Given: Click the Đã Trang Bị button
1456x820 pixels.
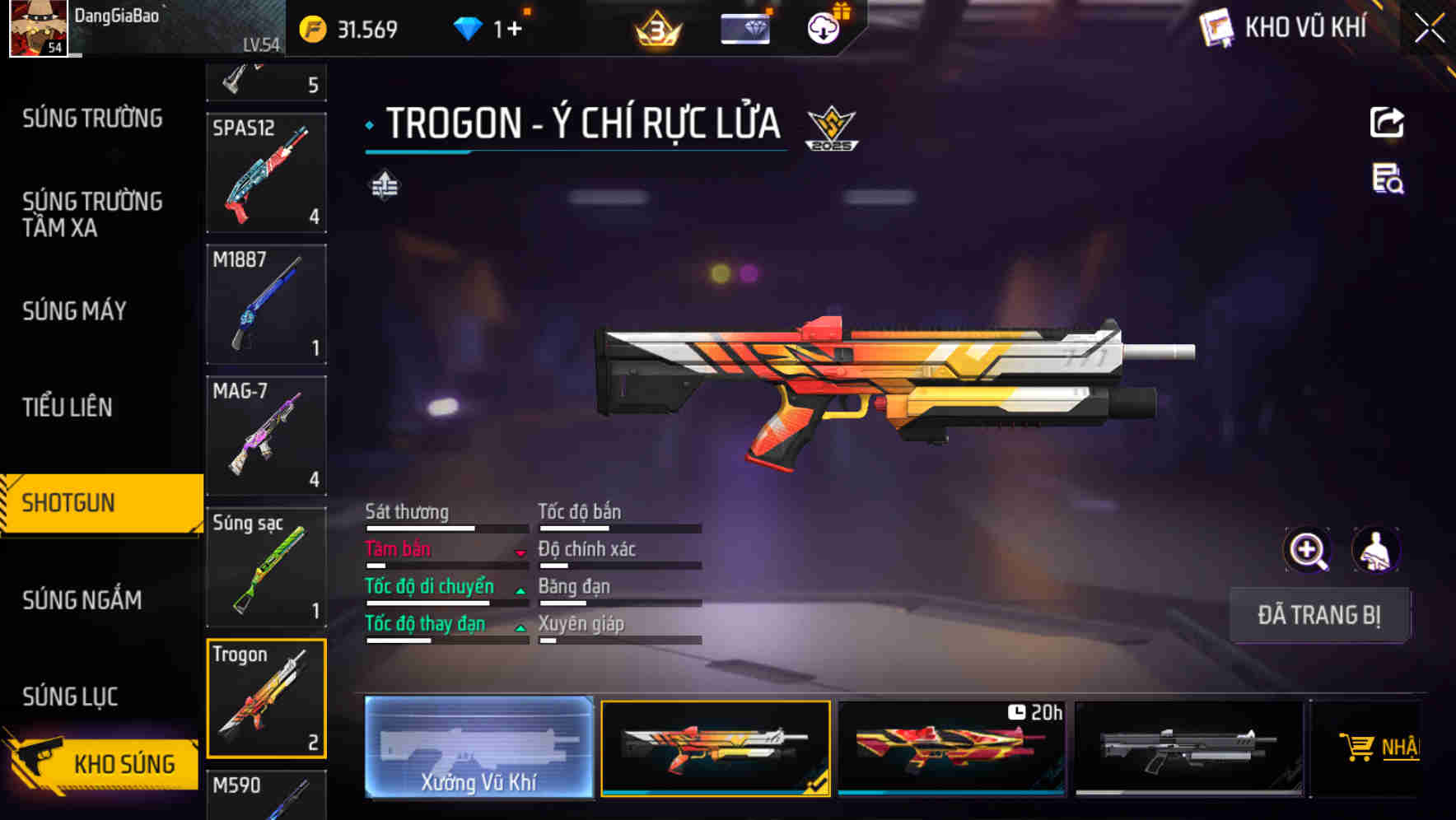Looking at the screenshot, I should click(x=1318, y=615).
